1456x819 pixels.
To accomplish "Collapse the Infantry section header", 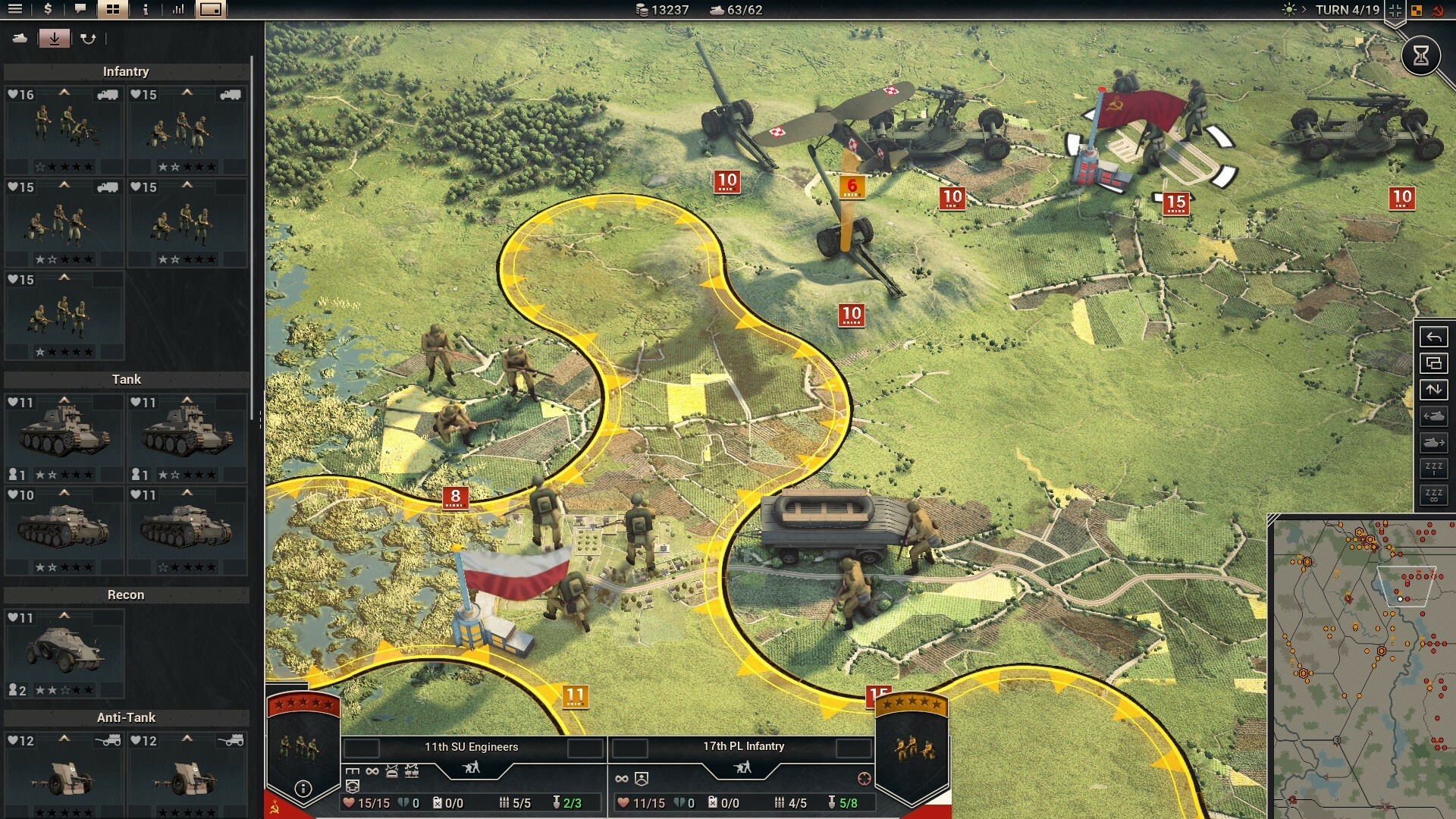I will (126, 71).
